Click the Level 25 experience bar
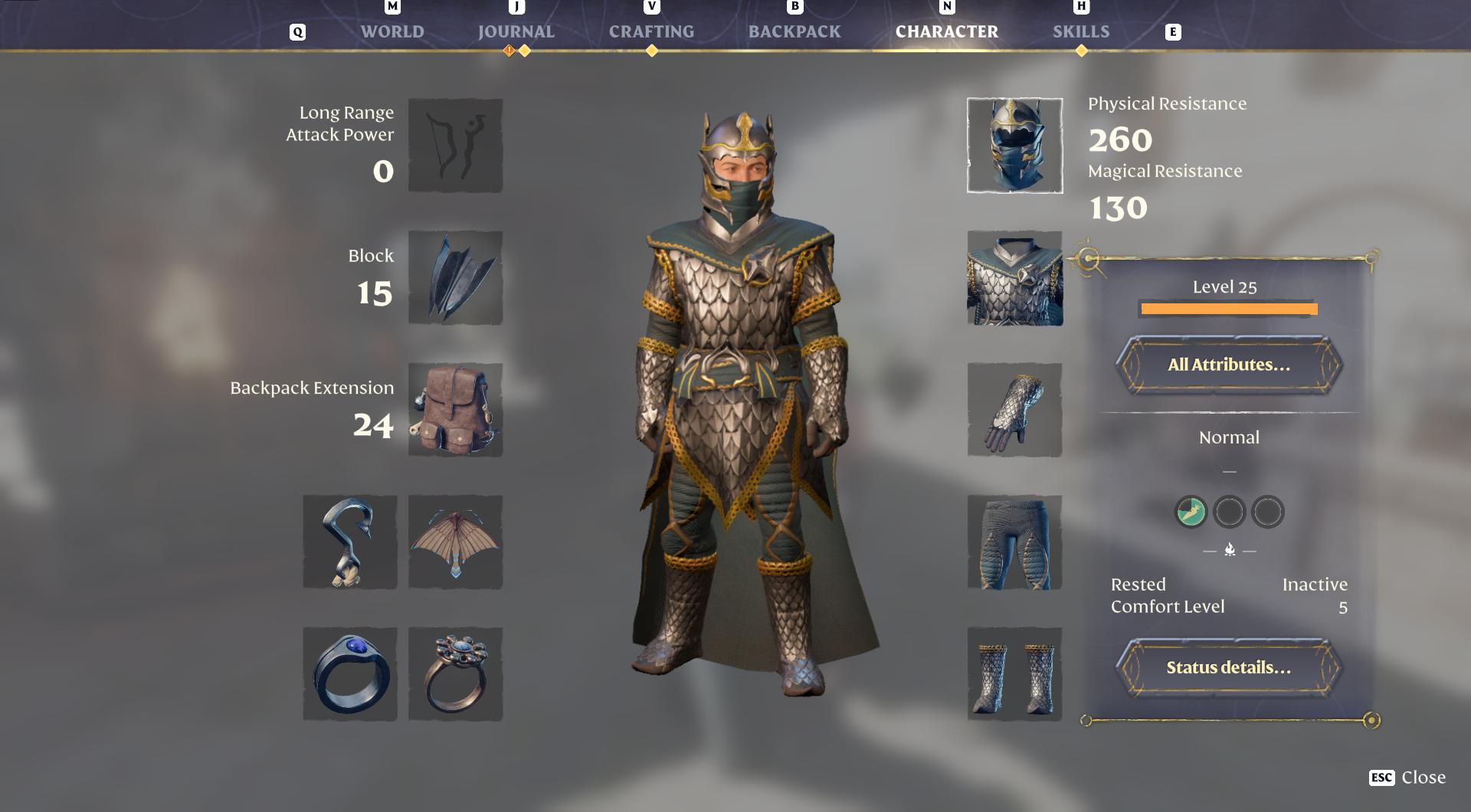 (x=1228, y=309)
